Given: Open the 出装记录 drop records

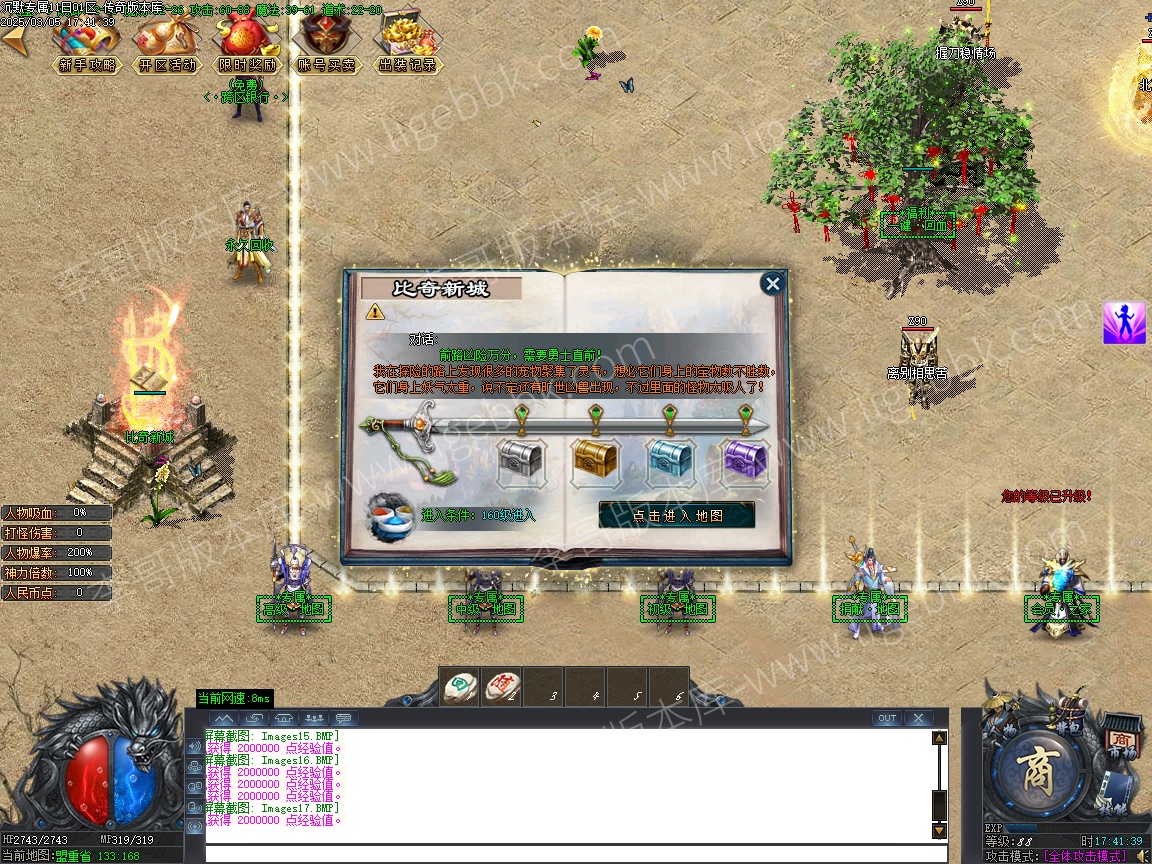Looking at the screenshot, I should click(407, 45).
